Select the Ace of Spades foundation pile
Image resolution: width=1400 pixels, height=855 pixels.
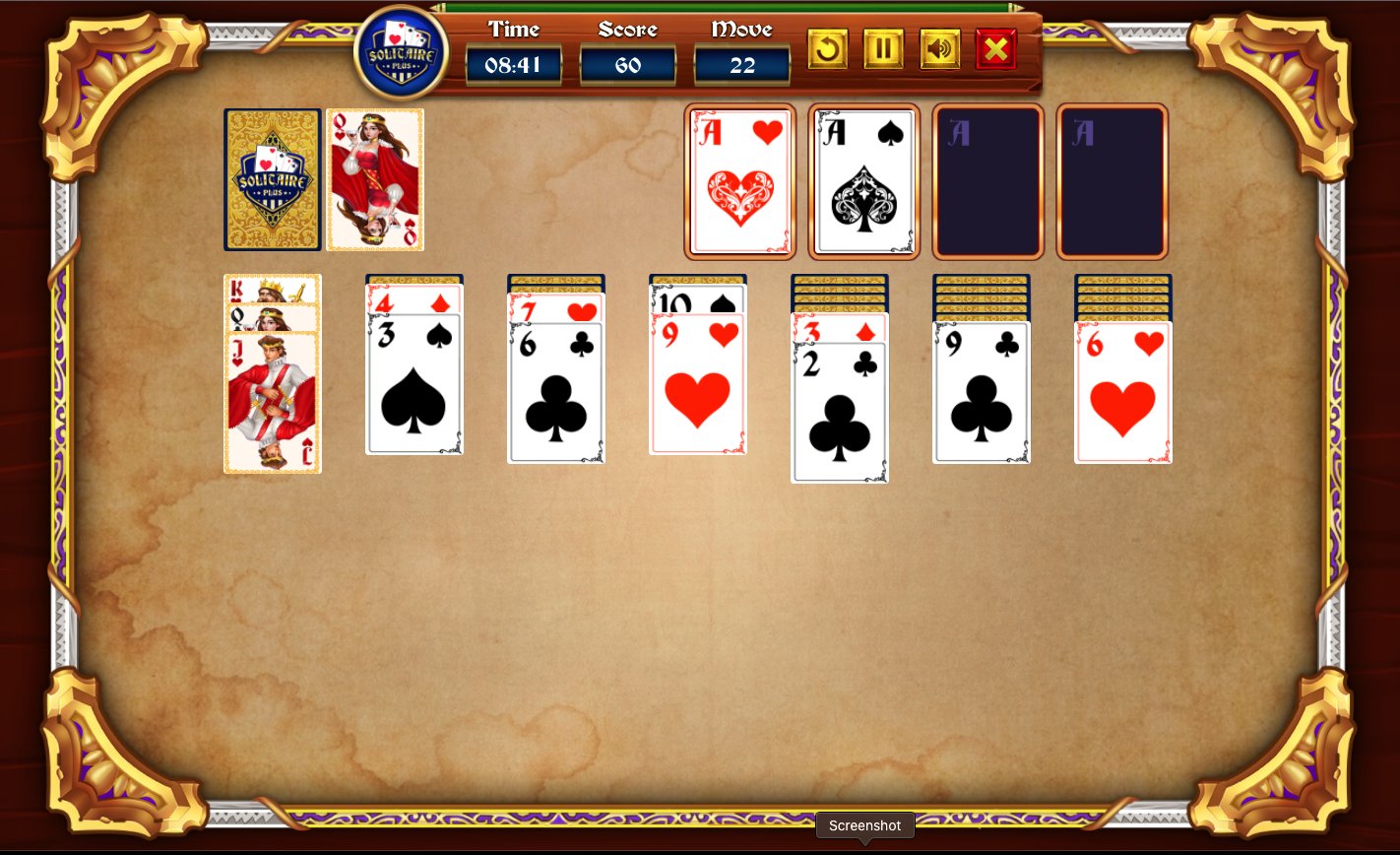(863, 181)
